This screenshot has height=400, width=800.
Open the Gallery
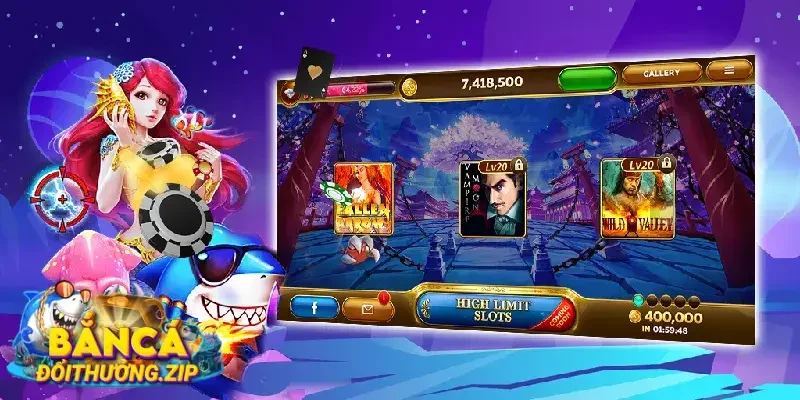pyautogui.click(x=661, y=72)
